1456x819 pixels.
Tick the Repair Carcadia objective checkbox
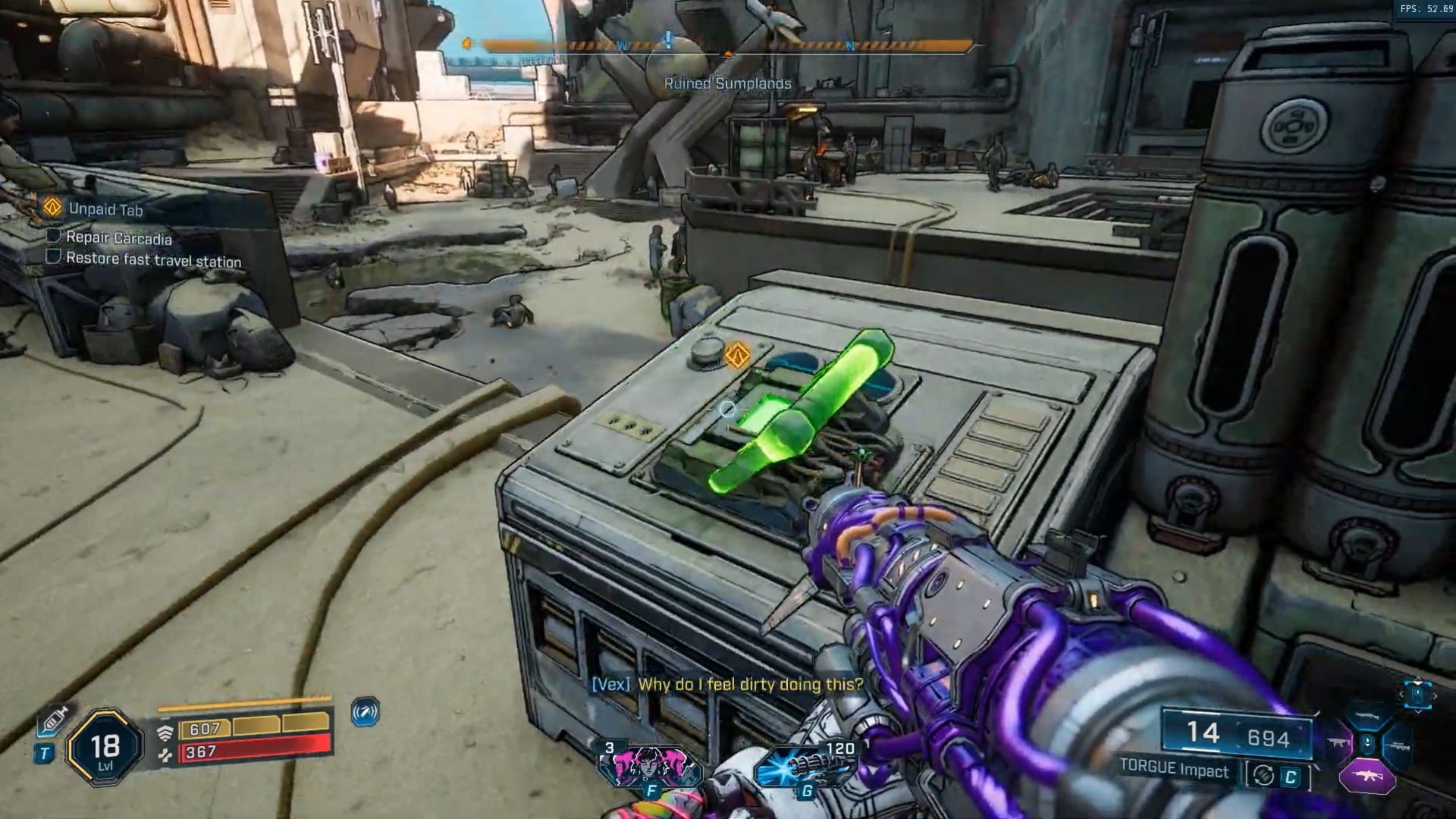[54, 236]
